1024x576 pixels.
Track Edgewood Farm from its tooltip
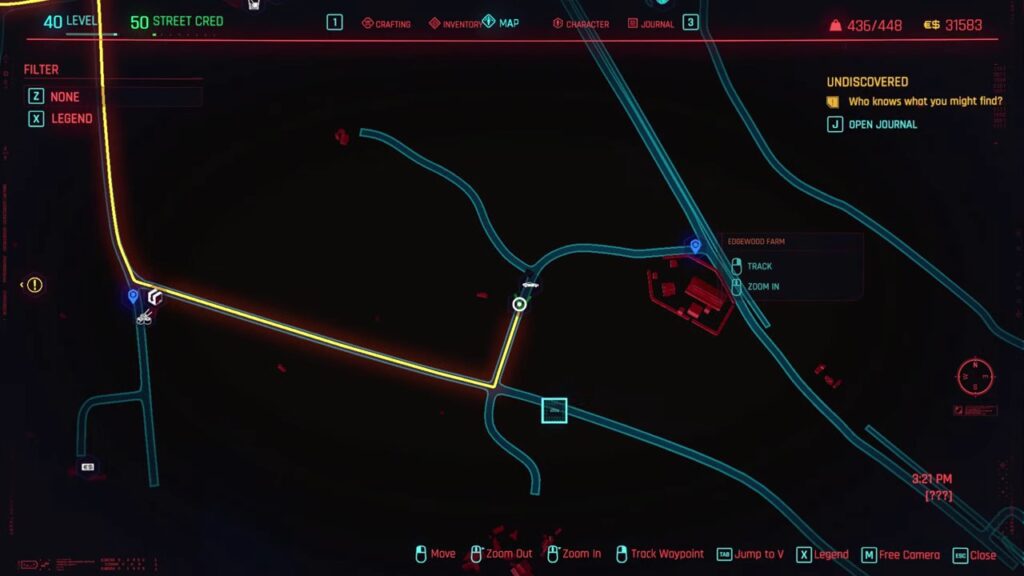click(759, 266)
